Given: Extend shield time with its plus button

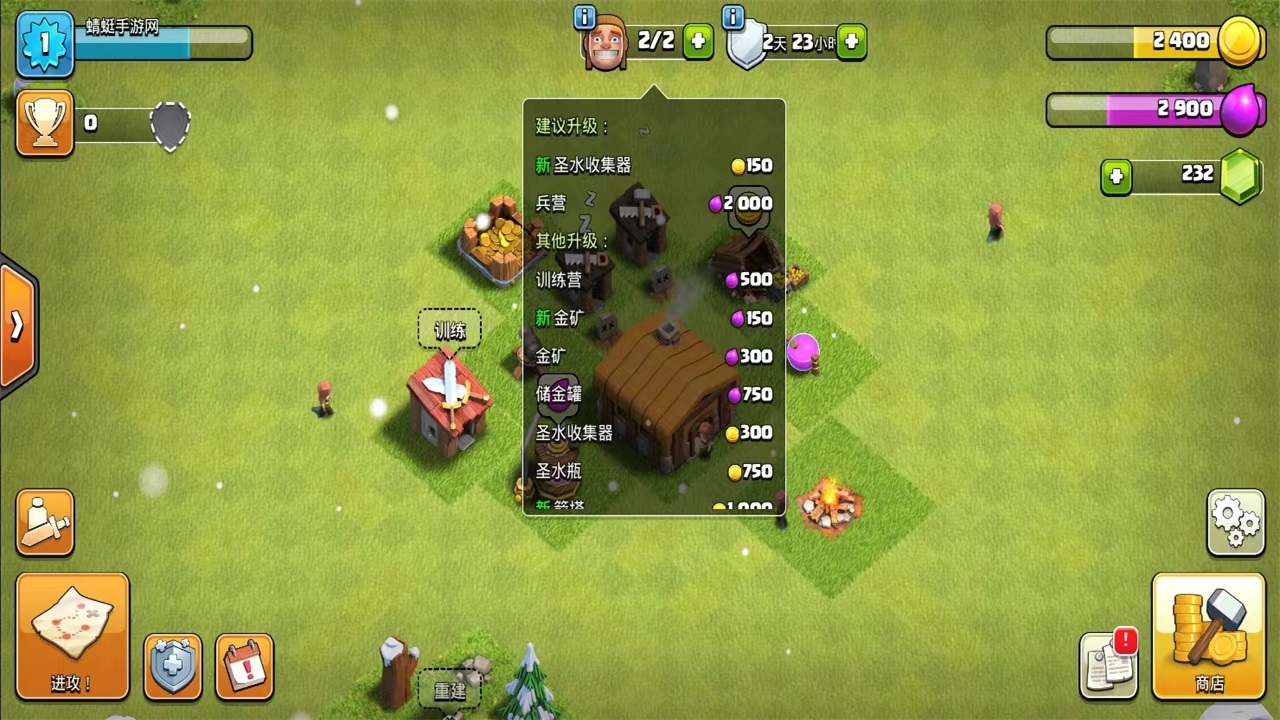Looking at the screenshot, I should click(x=851, y=42).
